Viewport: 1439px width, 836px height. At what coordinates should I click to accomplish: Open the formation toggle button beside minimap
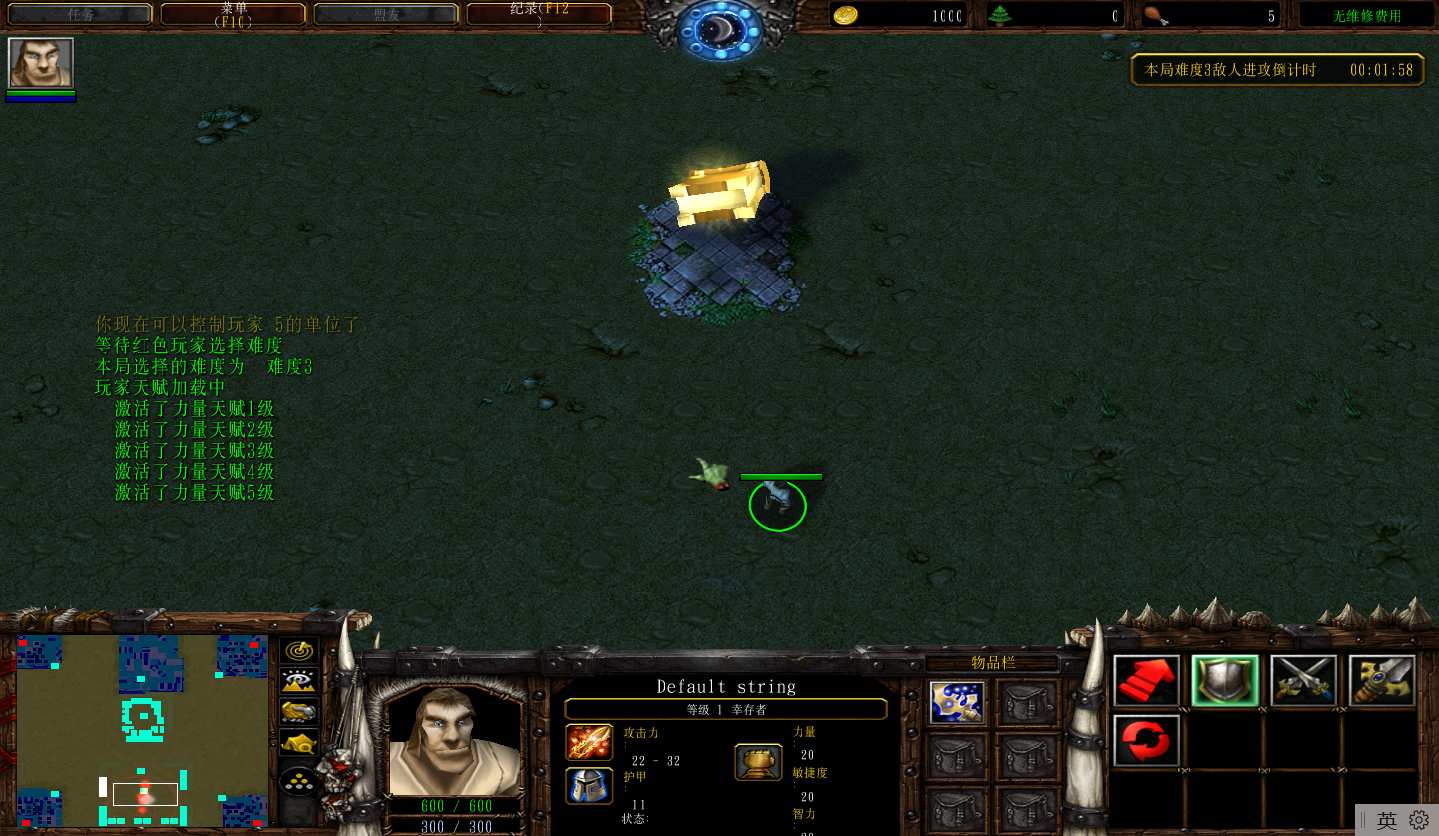pyautogui.click(x=299, y=781)
